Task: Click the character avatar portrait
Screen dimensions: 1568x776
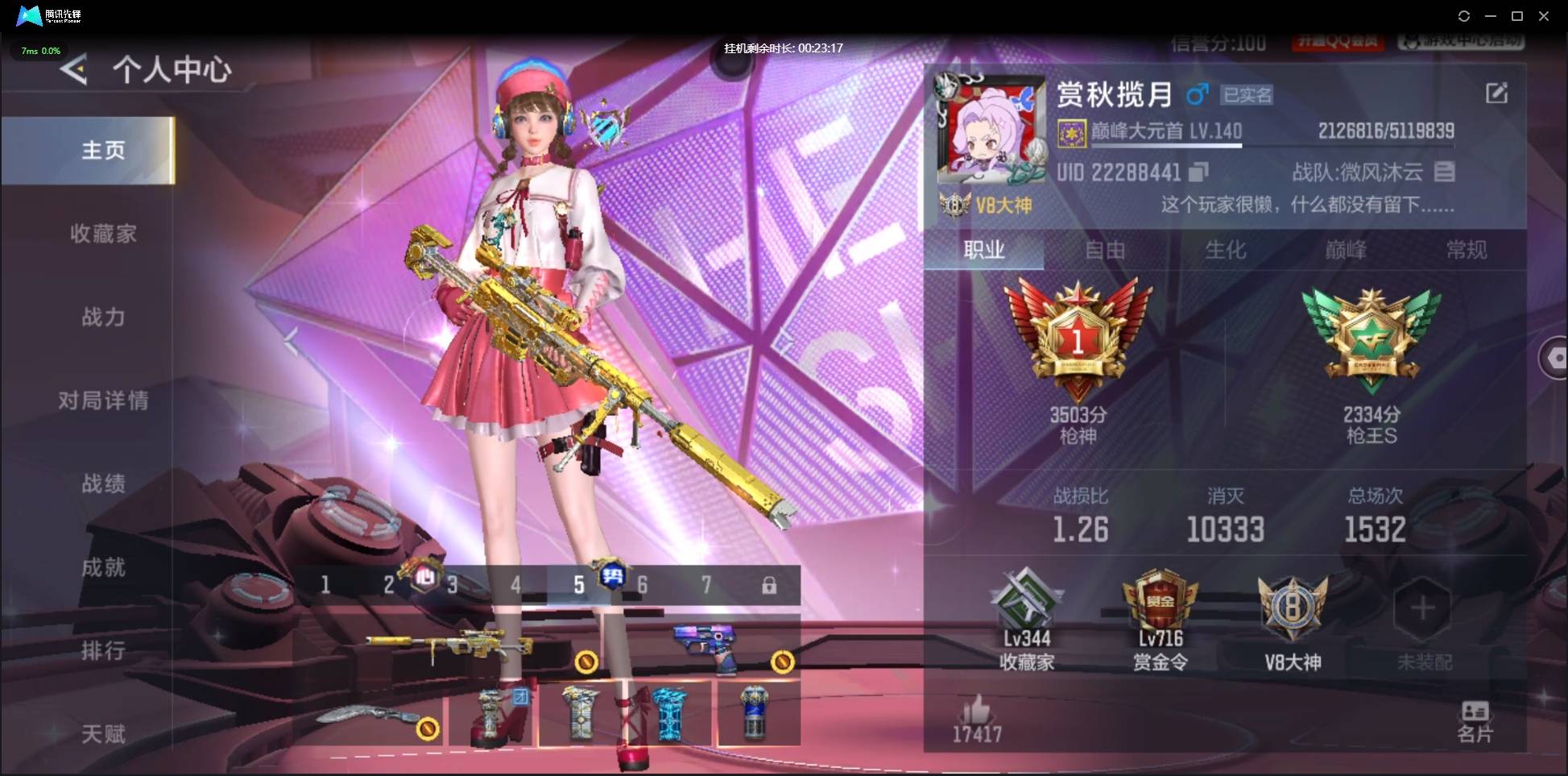Action: pos(989,131)
